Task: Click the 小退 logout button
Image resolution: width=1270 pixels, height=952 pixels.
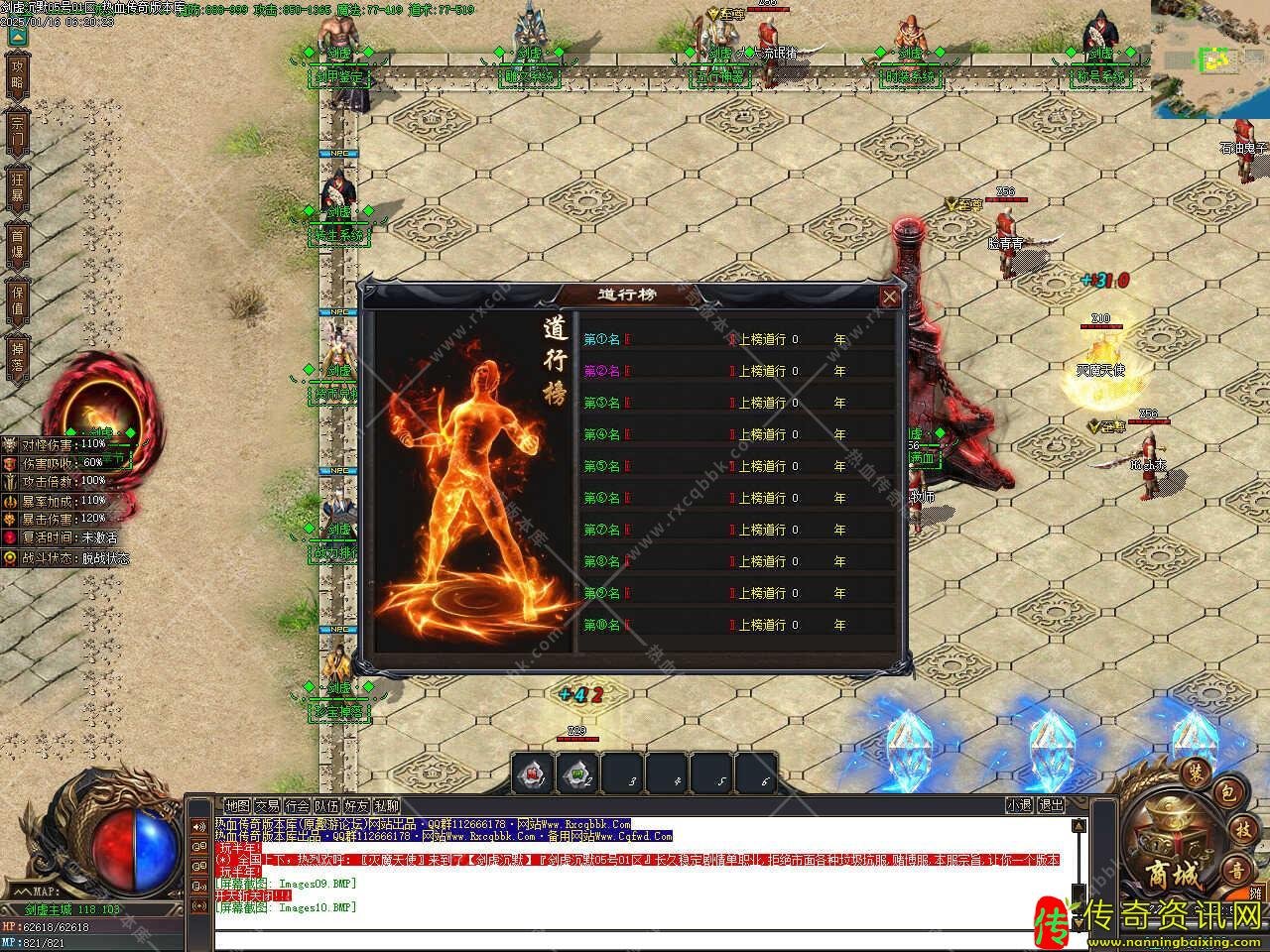Action: point(1019,805)
